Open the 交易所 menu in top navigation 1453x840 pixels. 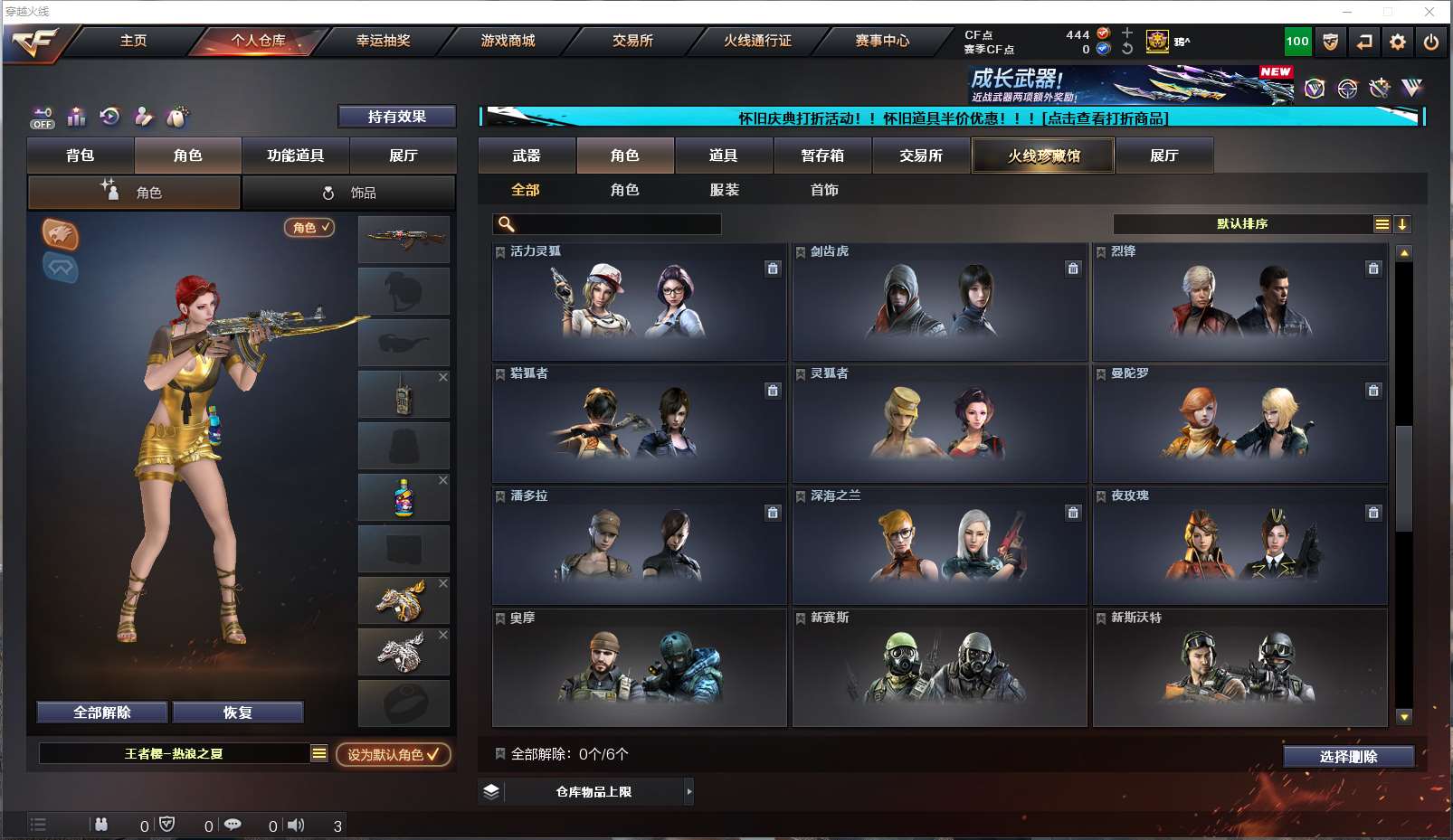pyautogui.click(x=632, y=41)
